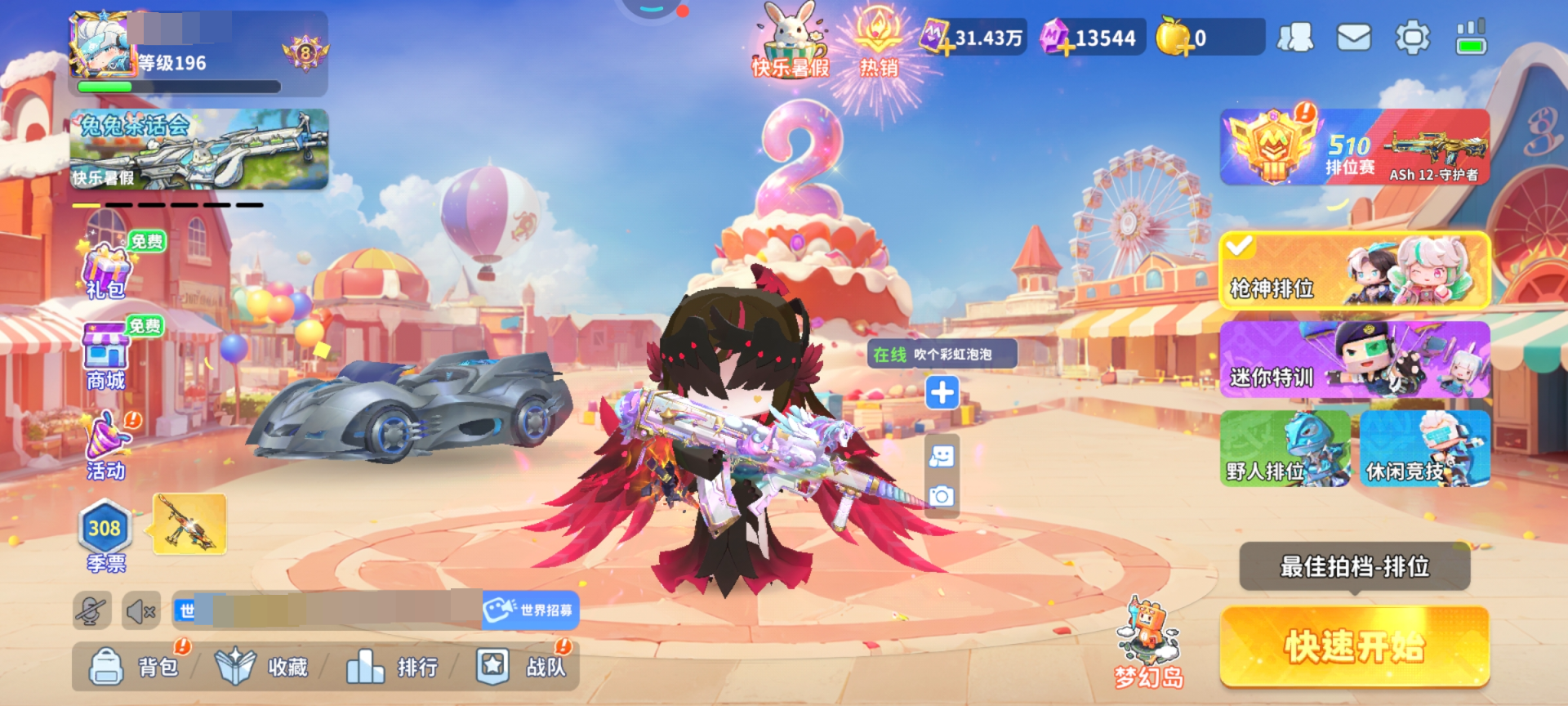Pick the 野人排位 mode tile
The image size is (1568, 706).
1285,449
